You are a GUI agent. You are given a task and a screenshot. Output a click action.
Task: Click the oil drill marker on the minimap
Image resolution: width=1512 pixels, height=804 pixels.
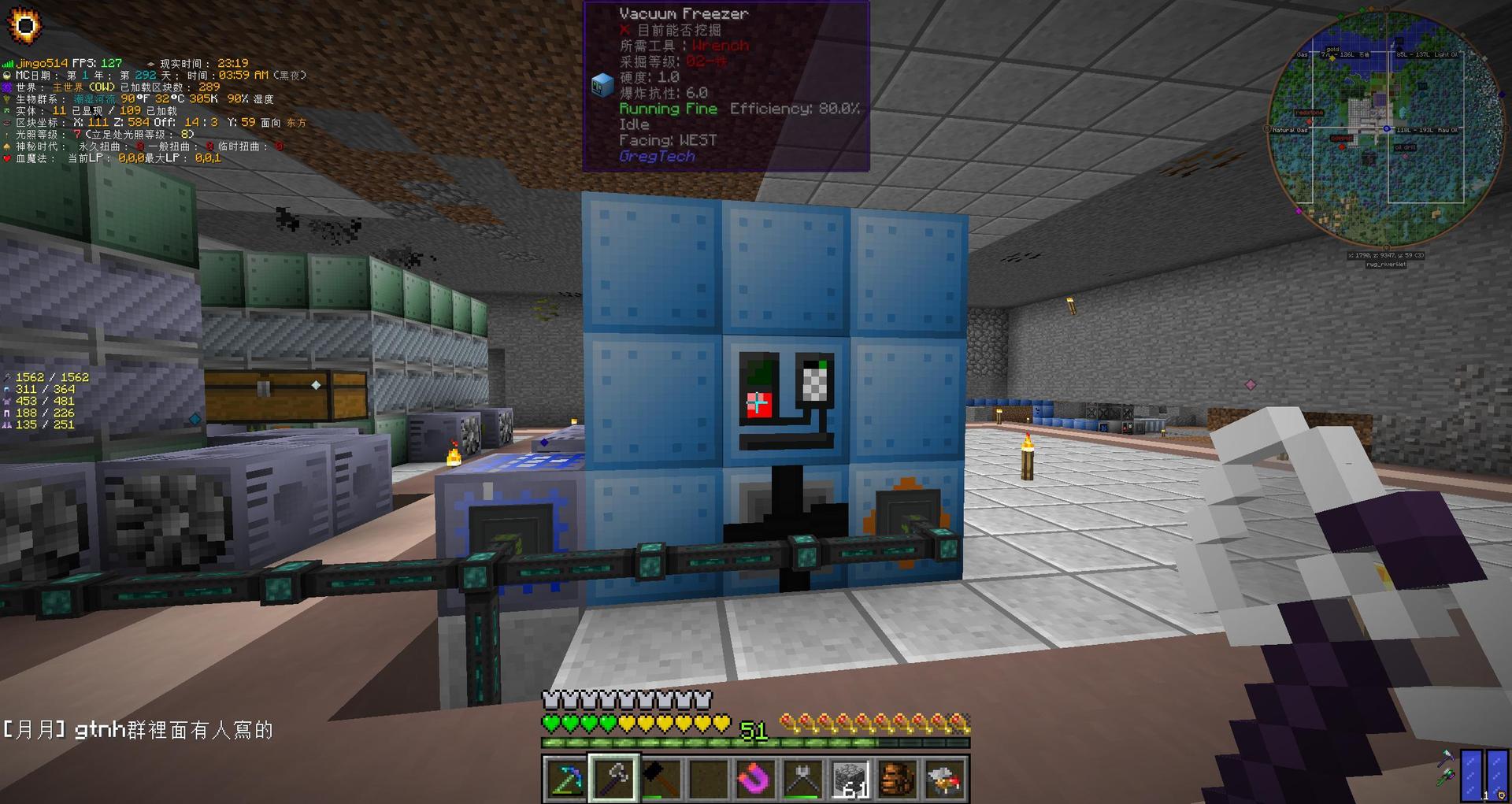click(1406, 156)
